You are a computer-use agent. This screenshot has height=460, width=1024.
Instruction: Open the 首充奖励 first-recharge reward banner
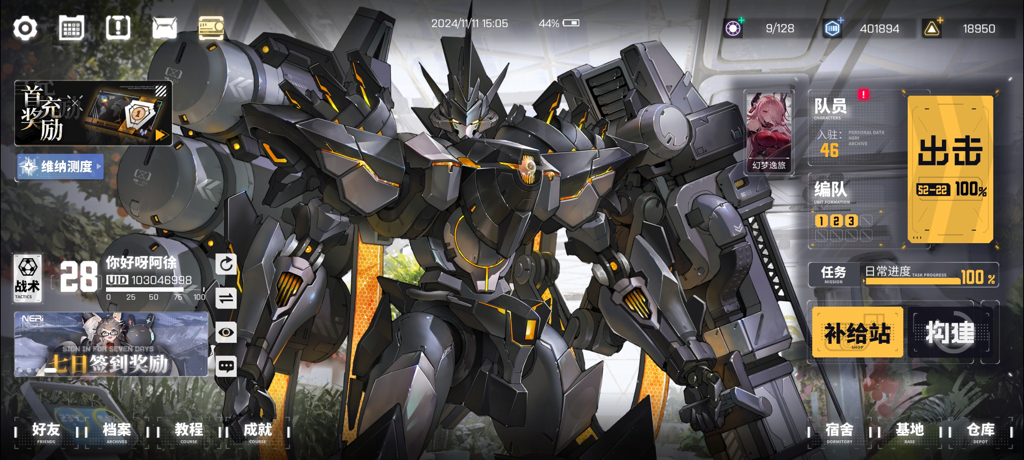click(x=93, y=113)
